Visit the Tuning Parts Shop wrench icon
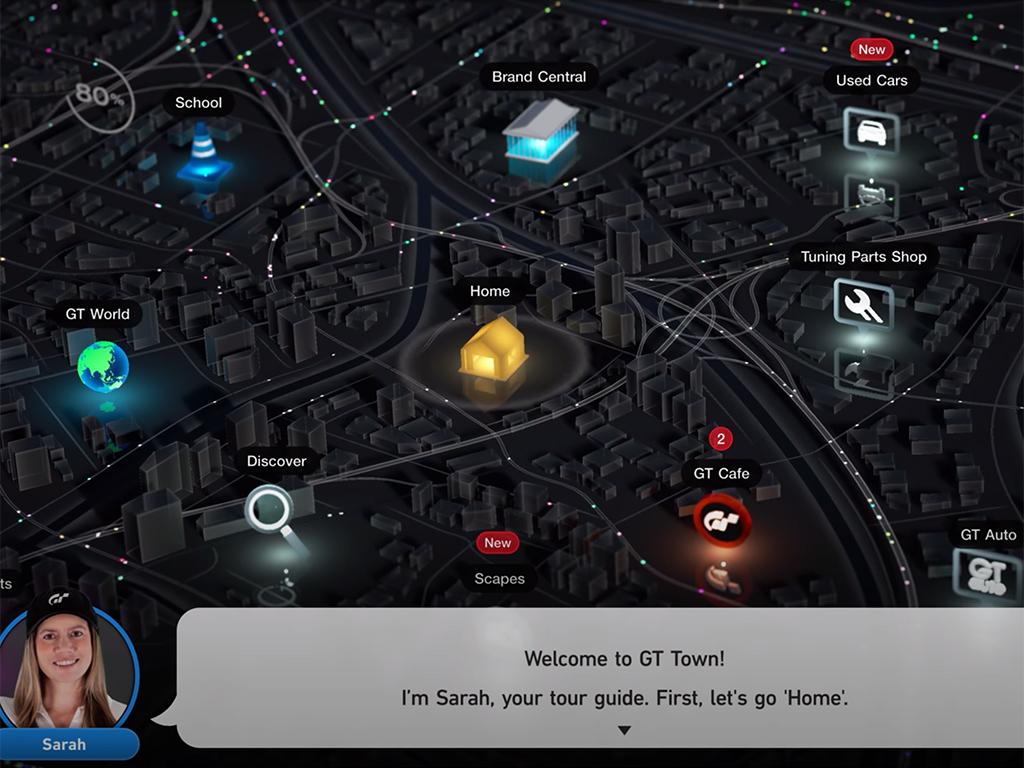Image resolution: width=1024 pixels, height=768 pixels. pos(863,303)
